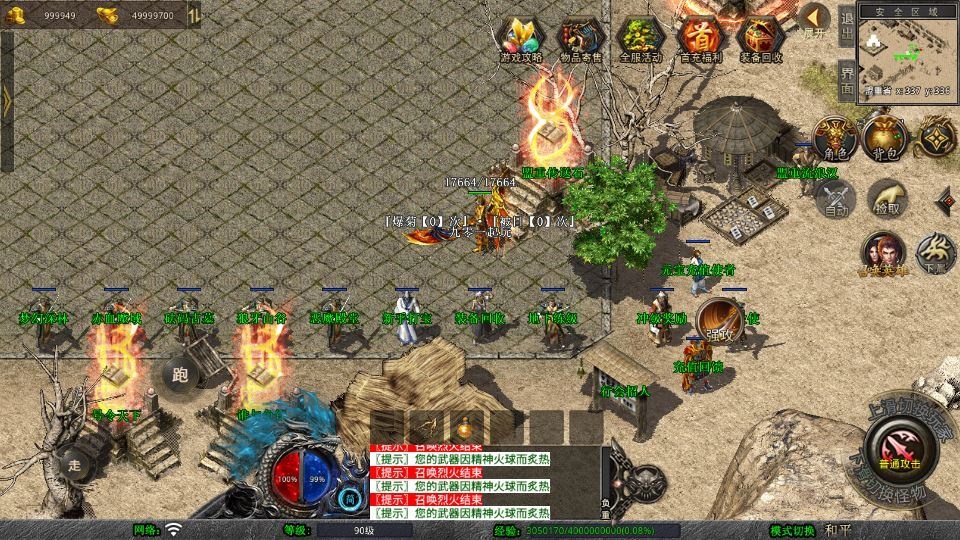
Task: Toggle the 展开 expand arrow button
Action: (814, 19)
